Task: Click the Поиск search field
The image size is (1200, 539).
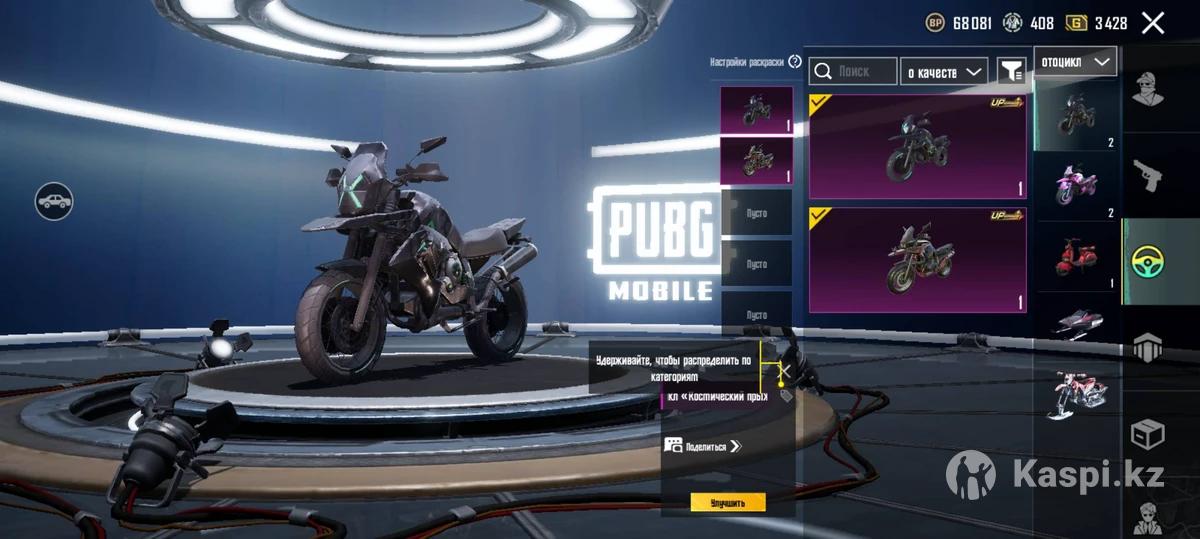Action: [x=853, y=71]
